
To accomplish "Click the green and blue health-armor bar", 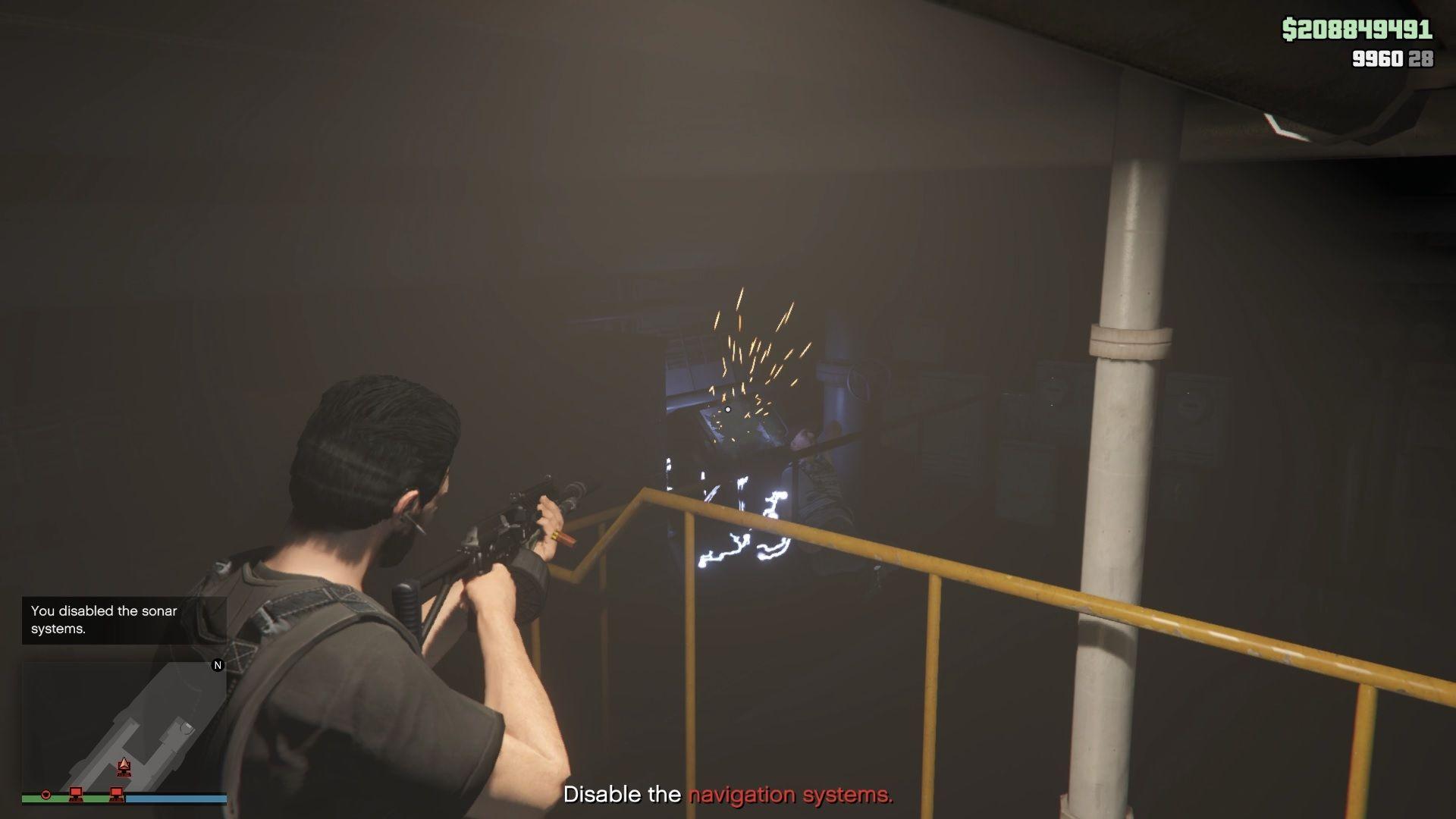I will tap(125, 799).
